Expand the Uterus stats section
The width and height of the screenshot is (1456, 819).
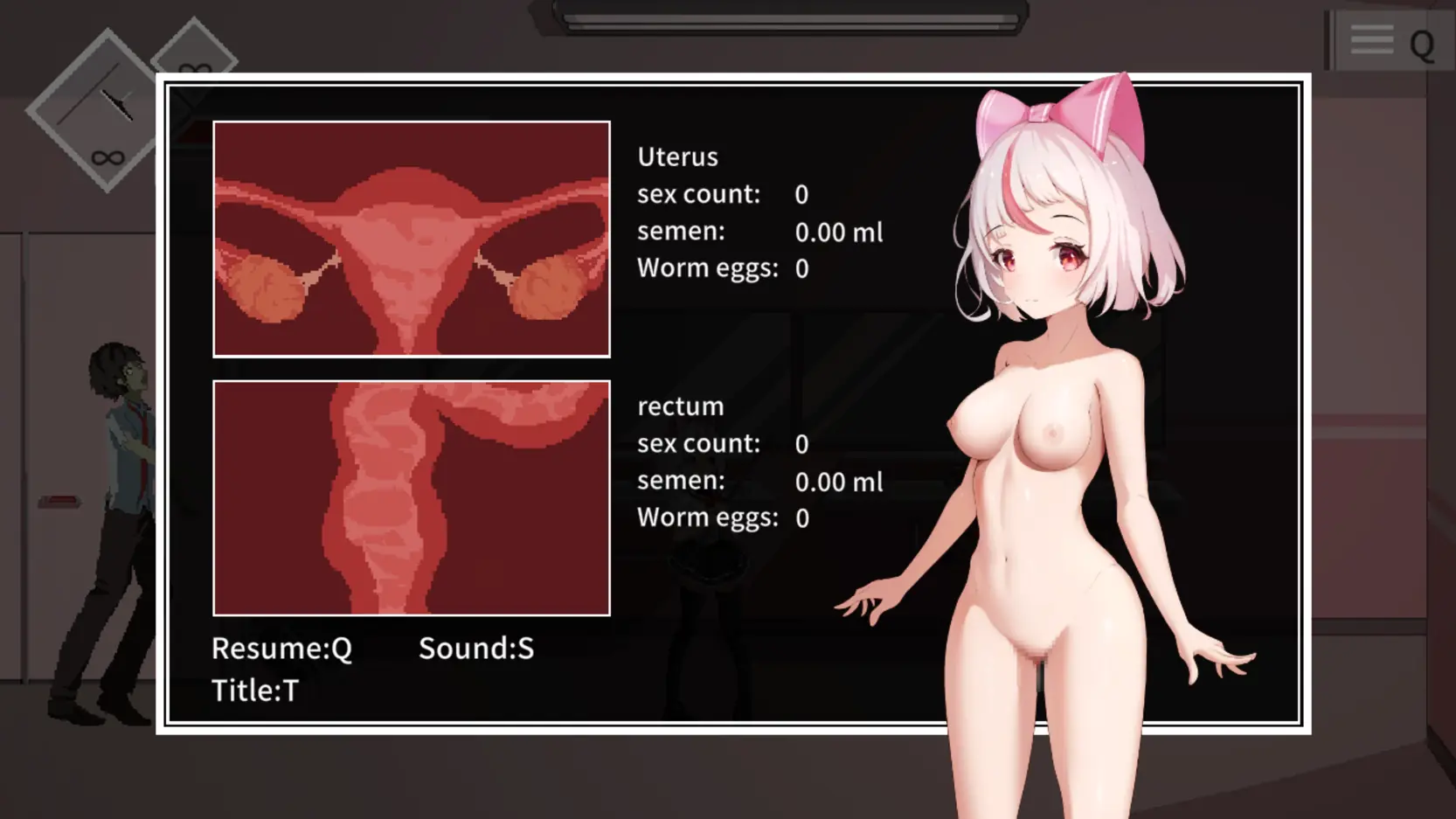click(677, 156)
